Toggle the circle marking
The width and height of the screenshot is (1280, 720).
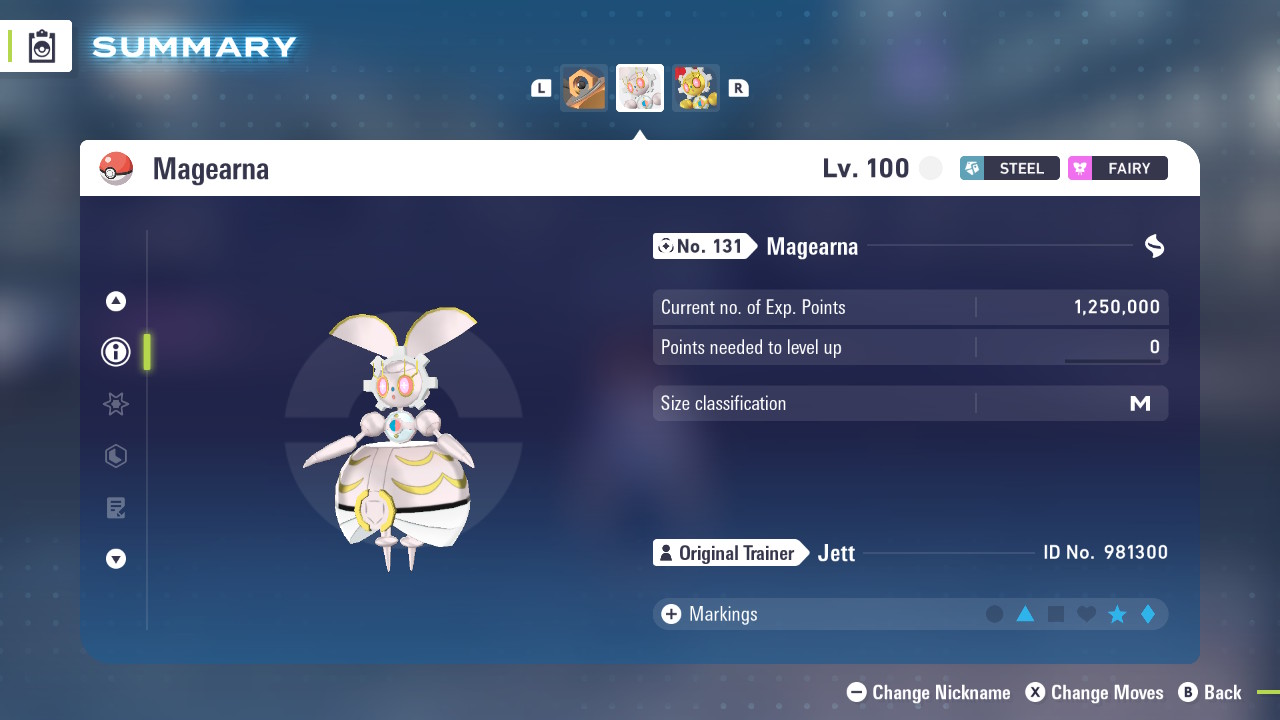coord(996,614)
